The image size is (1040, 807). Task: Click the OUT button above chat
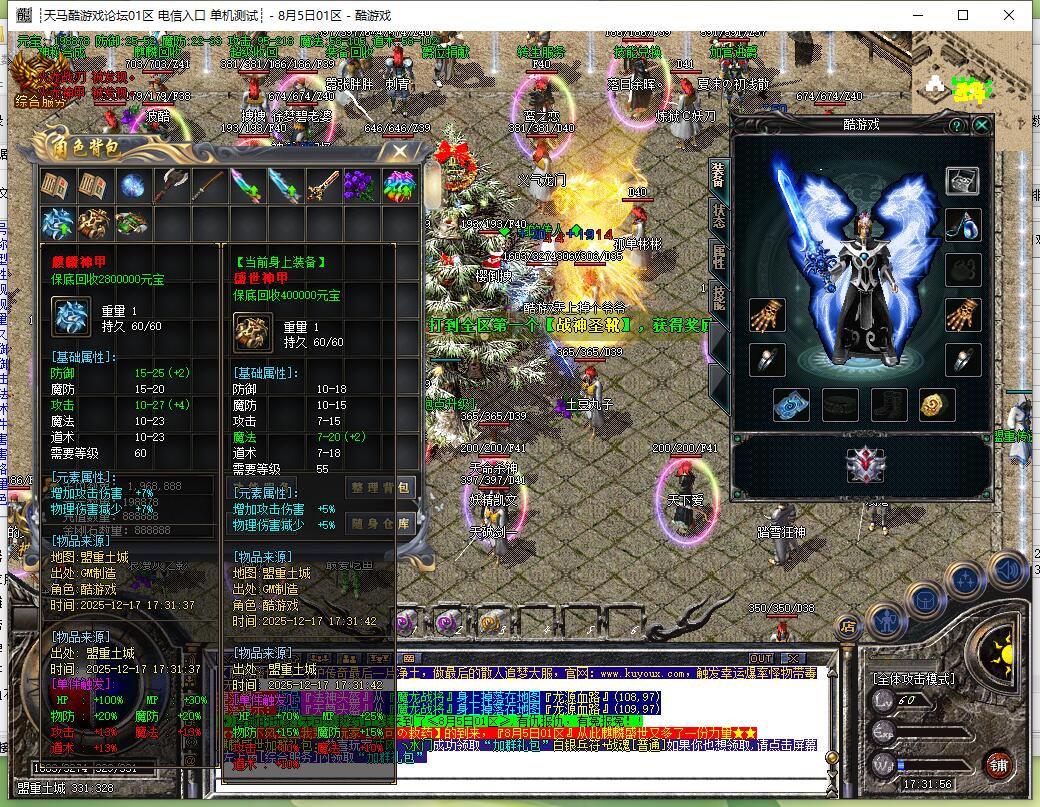[761, 657]
